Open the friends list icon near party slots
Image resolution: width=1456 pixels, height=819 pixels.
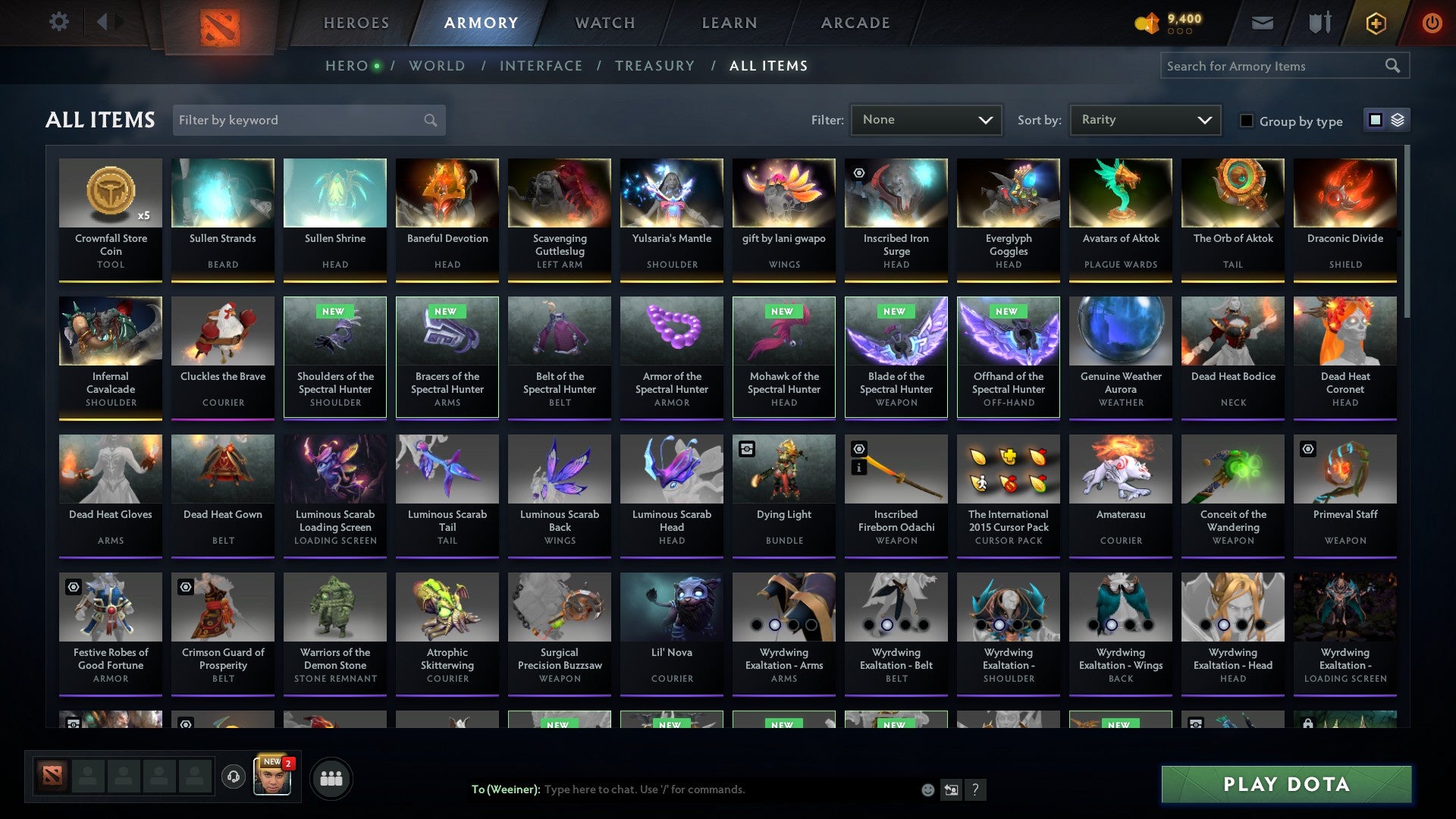[x=331, y=777]
